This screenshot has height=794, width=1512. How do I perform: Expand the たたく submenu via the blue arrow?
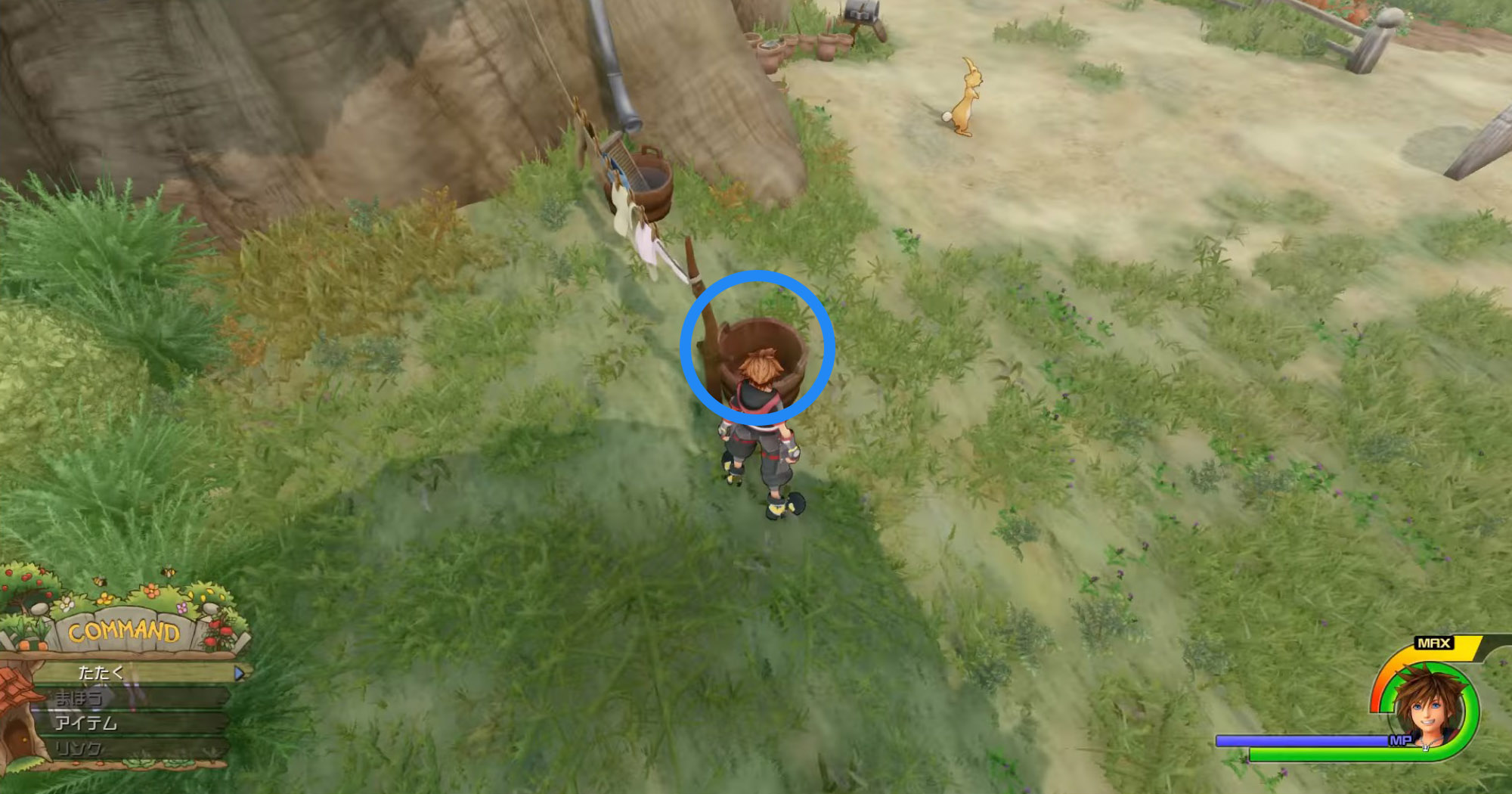(238, 671)
